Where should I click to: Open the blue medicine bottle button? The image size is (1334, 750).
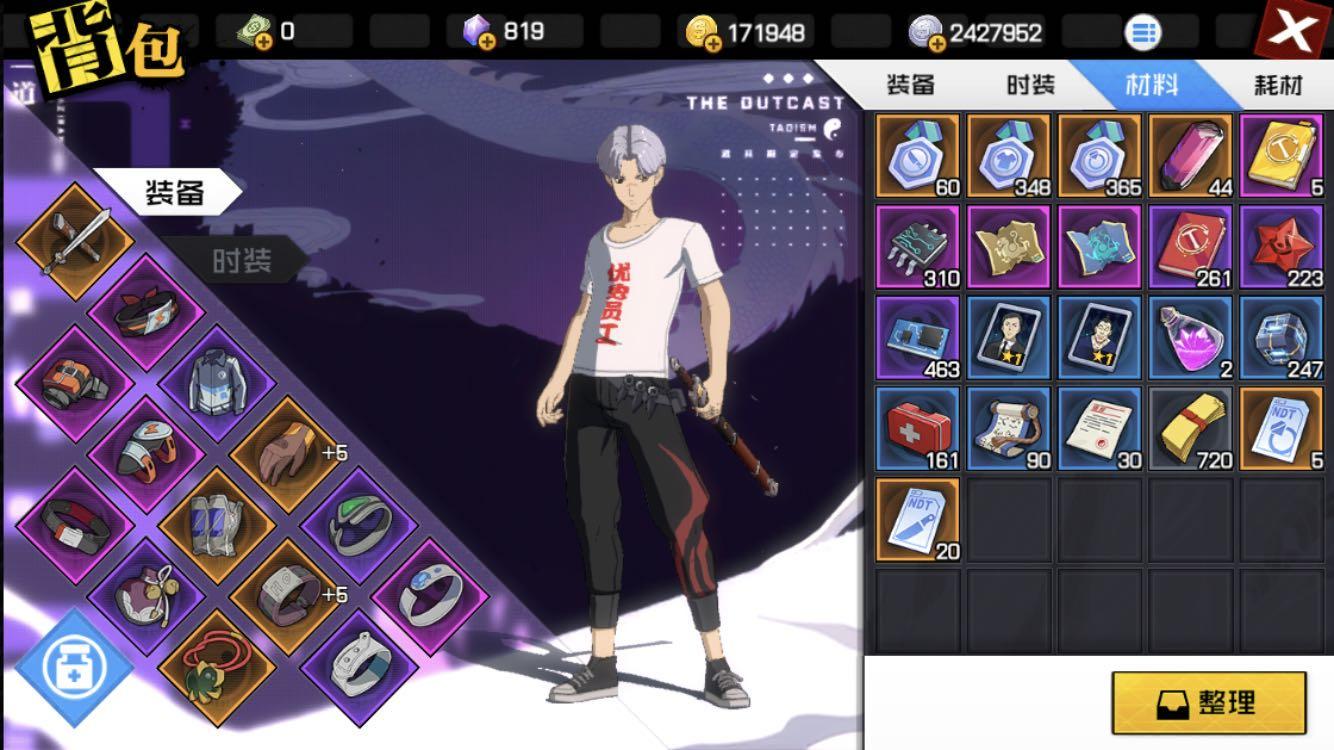(73, 667)
